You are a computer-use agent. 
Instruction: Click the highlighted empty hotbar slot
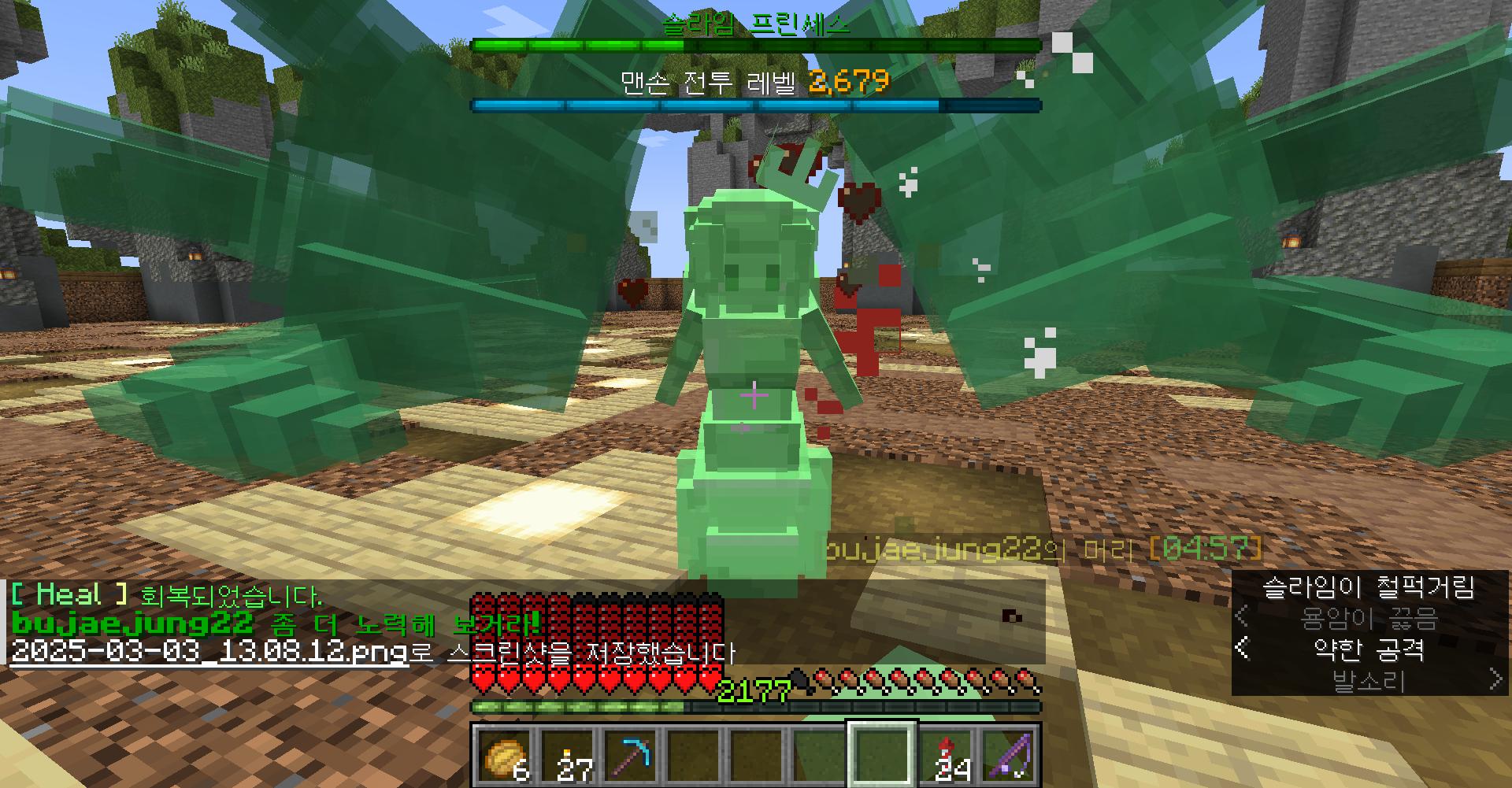click(x=881, y=754)
